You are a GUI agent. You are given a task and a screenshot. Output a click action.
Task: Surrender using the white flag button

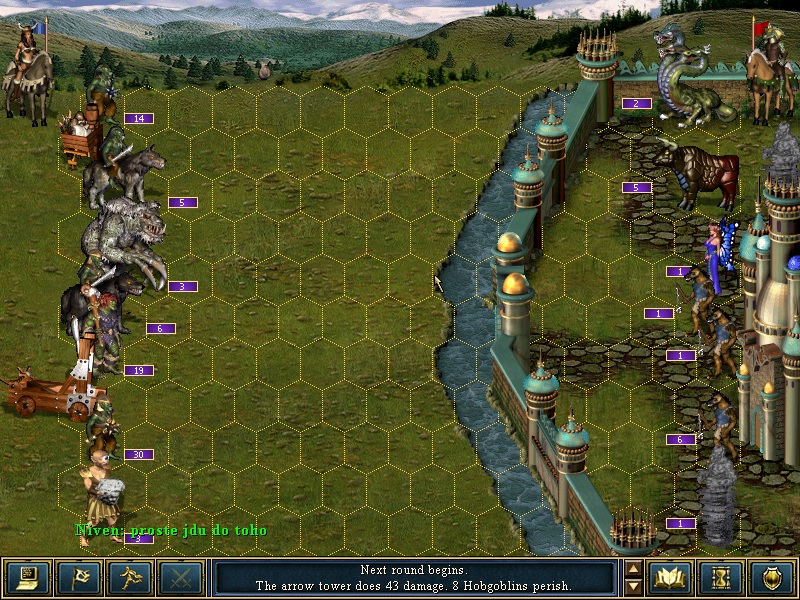pos(78,578)
